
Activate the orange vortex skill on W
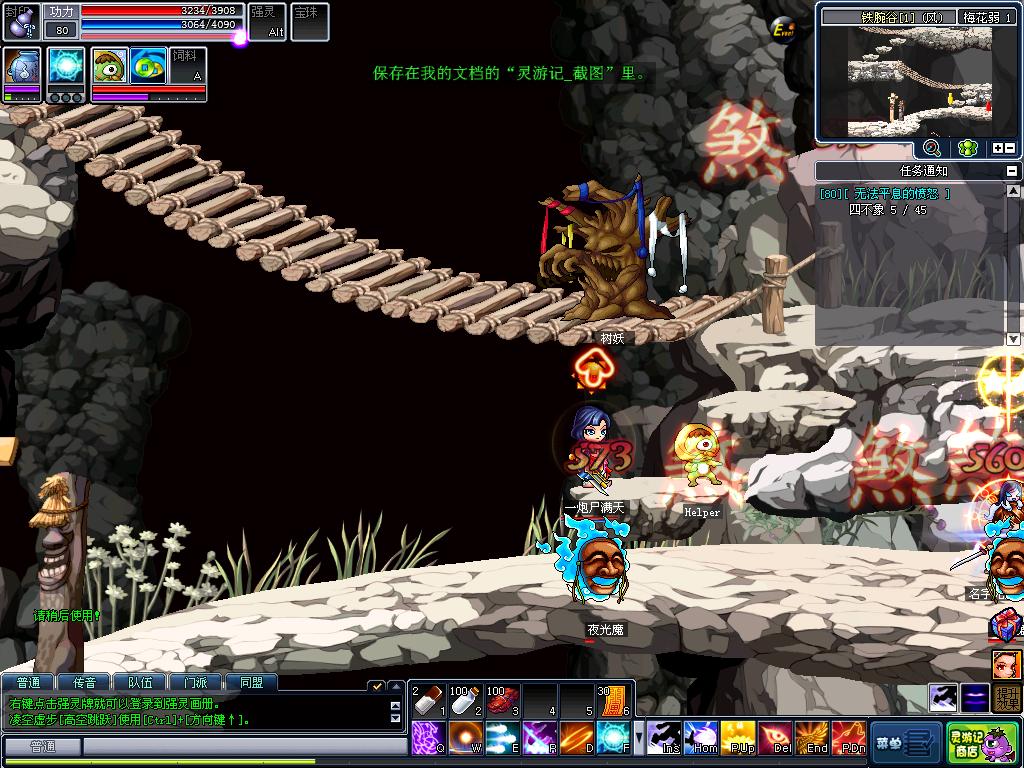(465, 738)
